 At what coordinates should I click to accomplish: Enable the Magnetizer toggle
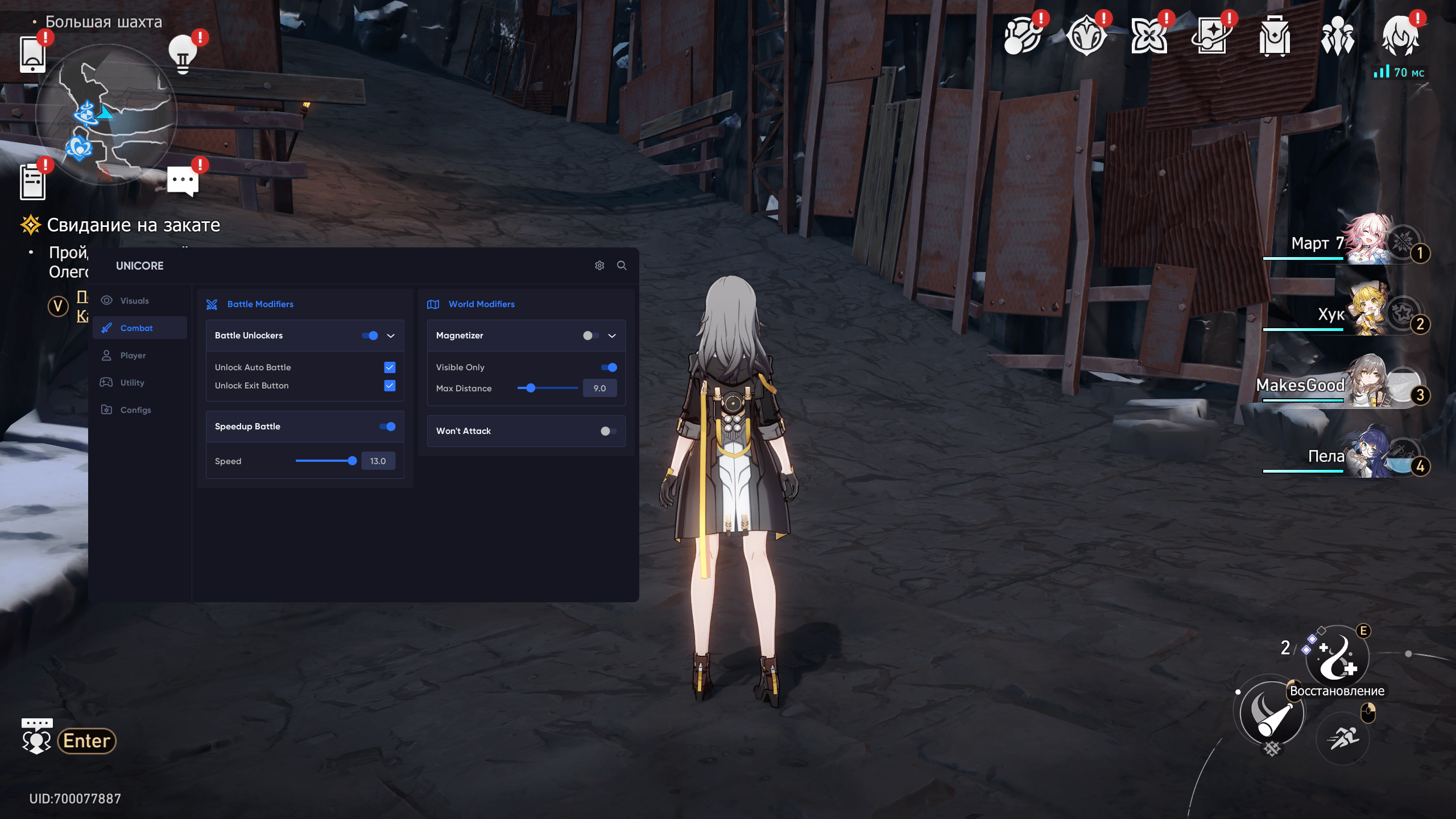591,336
